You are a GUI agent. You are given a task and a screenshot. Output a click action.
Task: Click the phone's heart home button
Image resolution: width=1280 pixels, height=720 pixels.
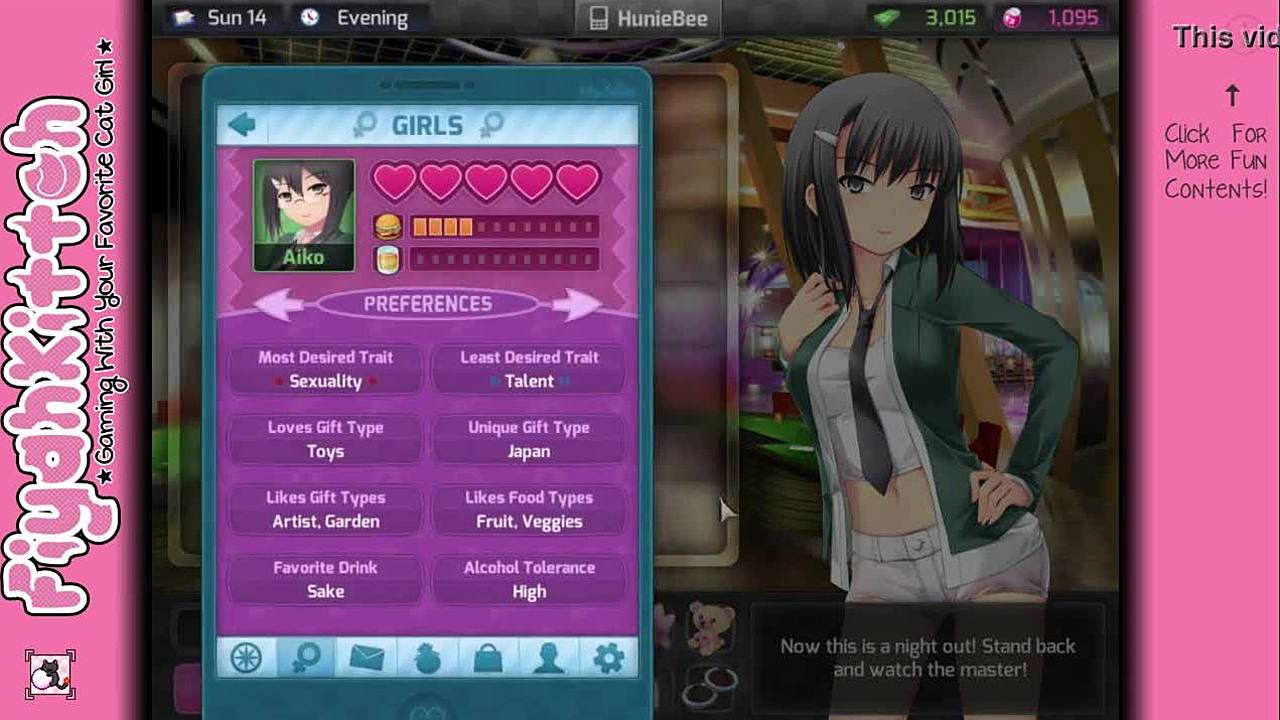pyautogui.click(x=427, y=712)
